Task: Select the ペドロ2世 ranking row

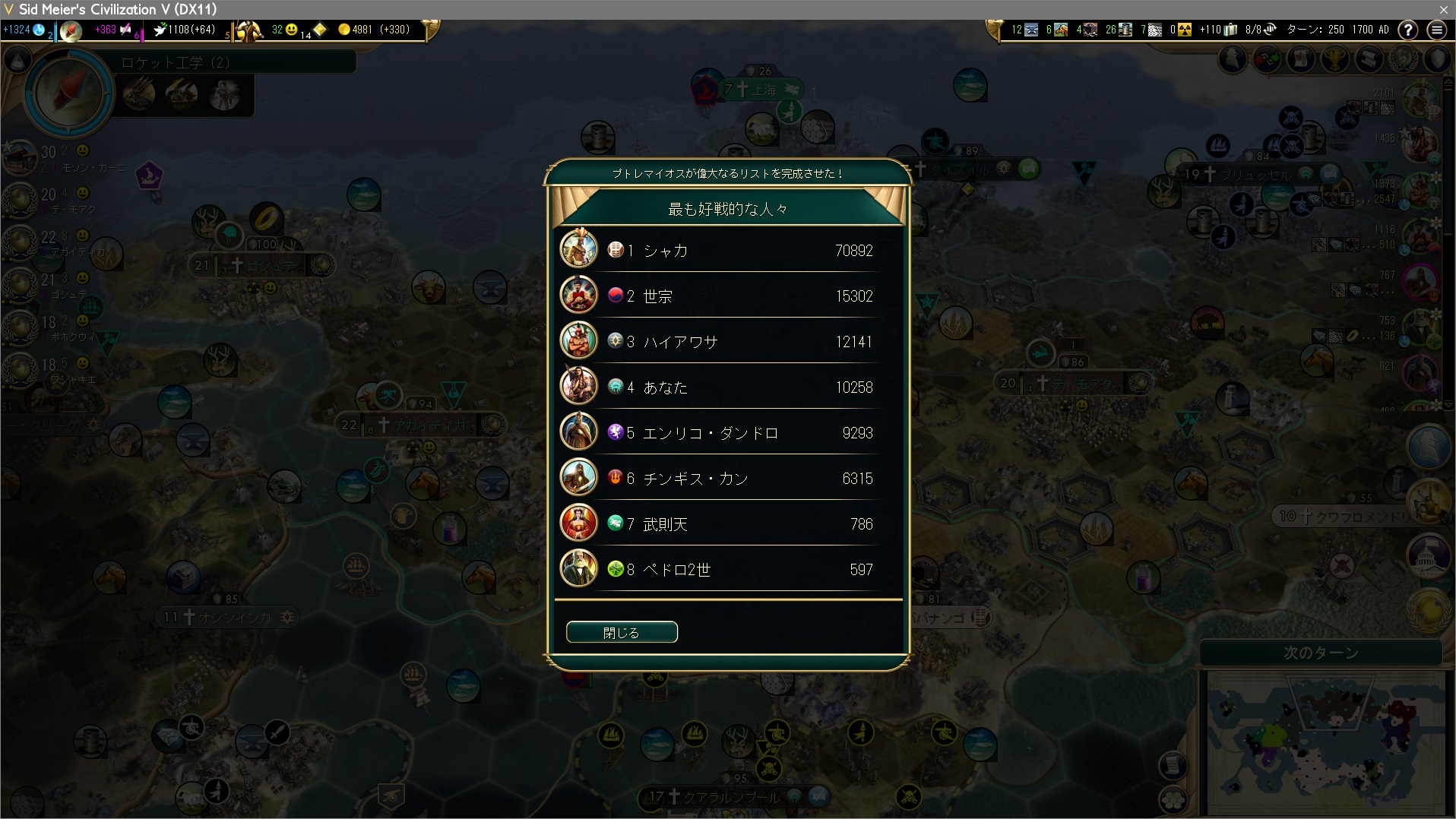Action: point(727,569)
